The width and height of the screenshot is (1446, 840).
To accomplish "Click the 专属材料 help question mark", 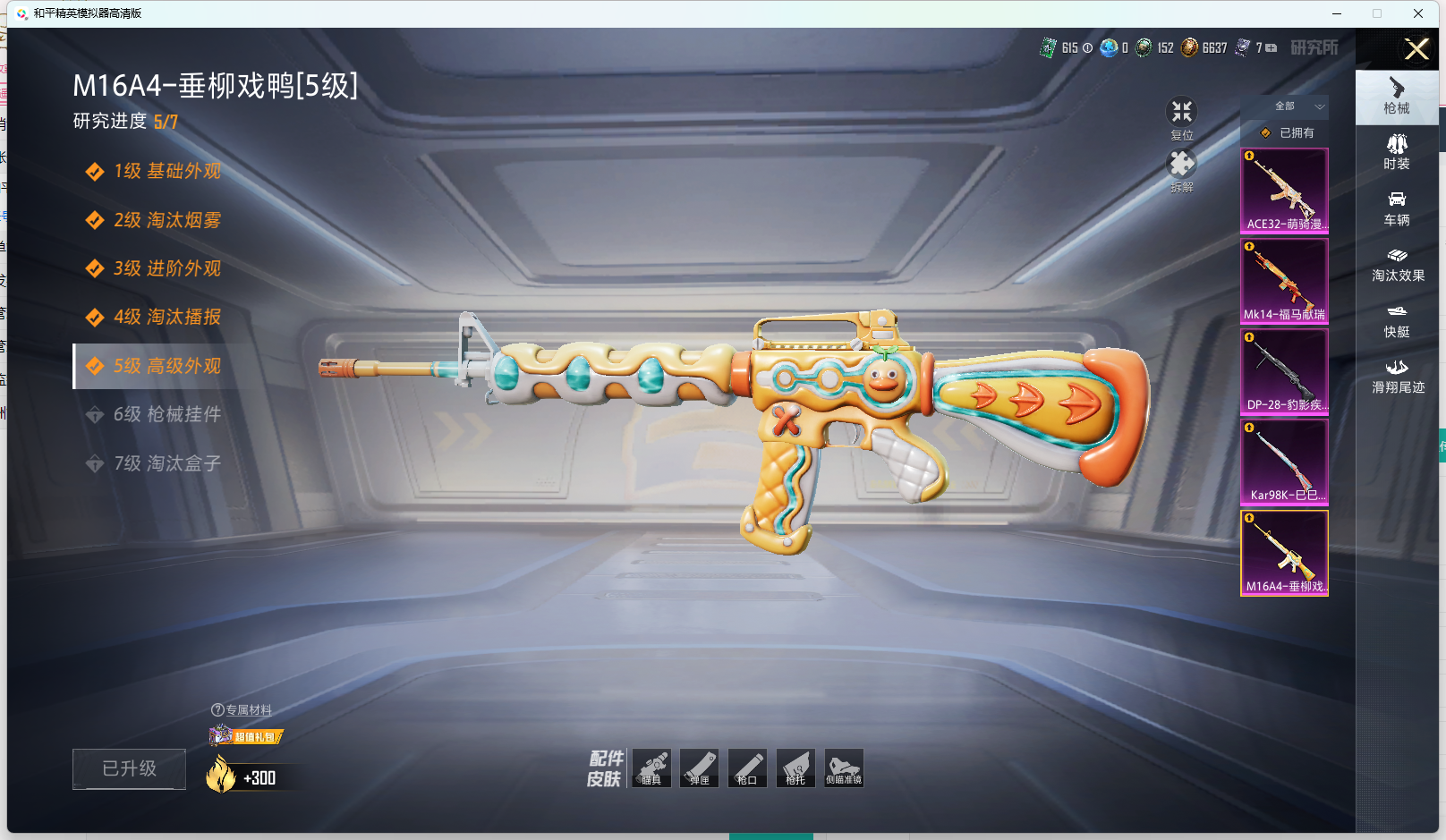I will point(217,710).
